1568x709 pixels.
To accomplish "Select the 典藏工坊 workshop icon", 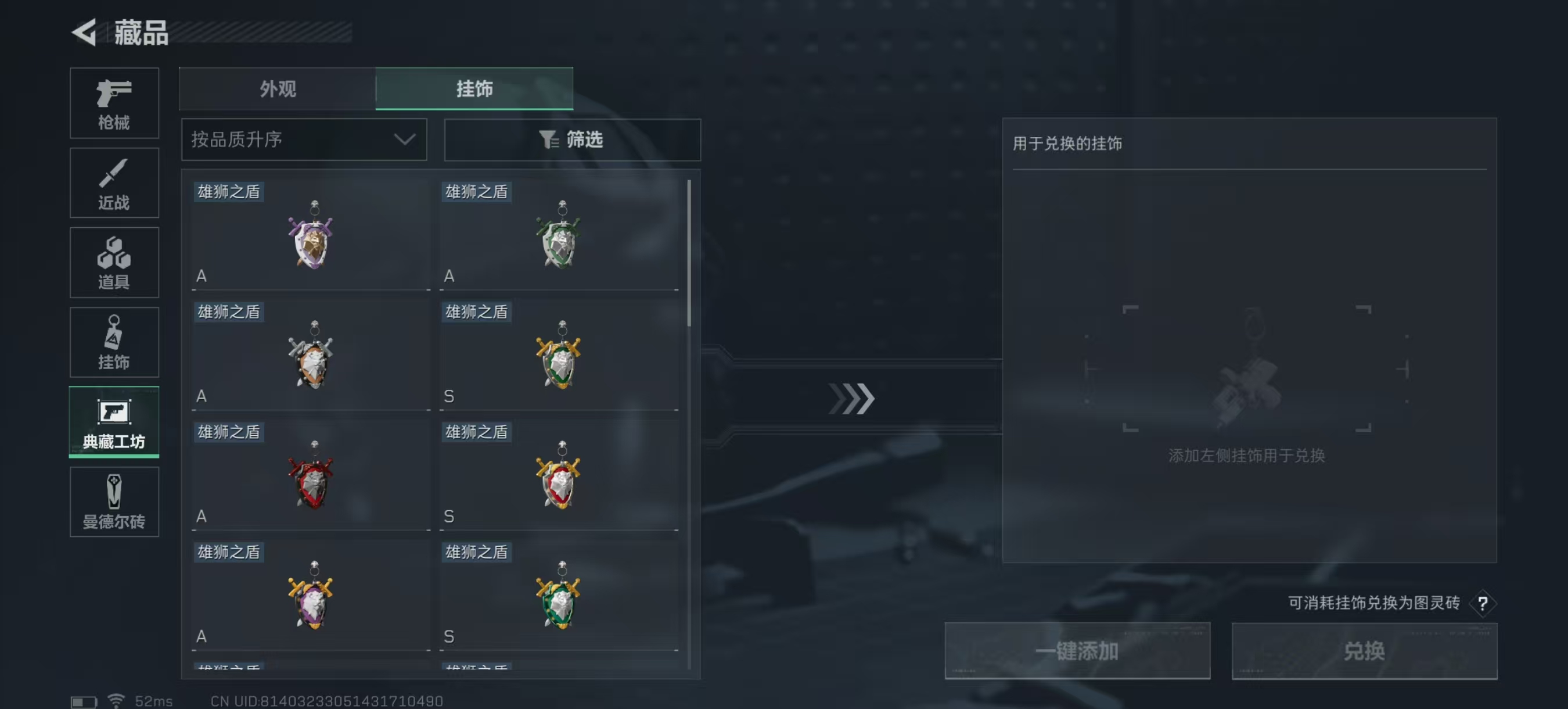I will pyautogui.click(x=114, y=422).
